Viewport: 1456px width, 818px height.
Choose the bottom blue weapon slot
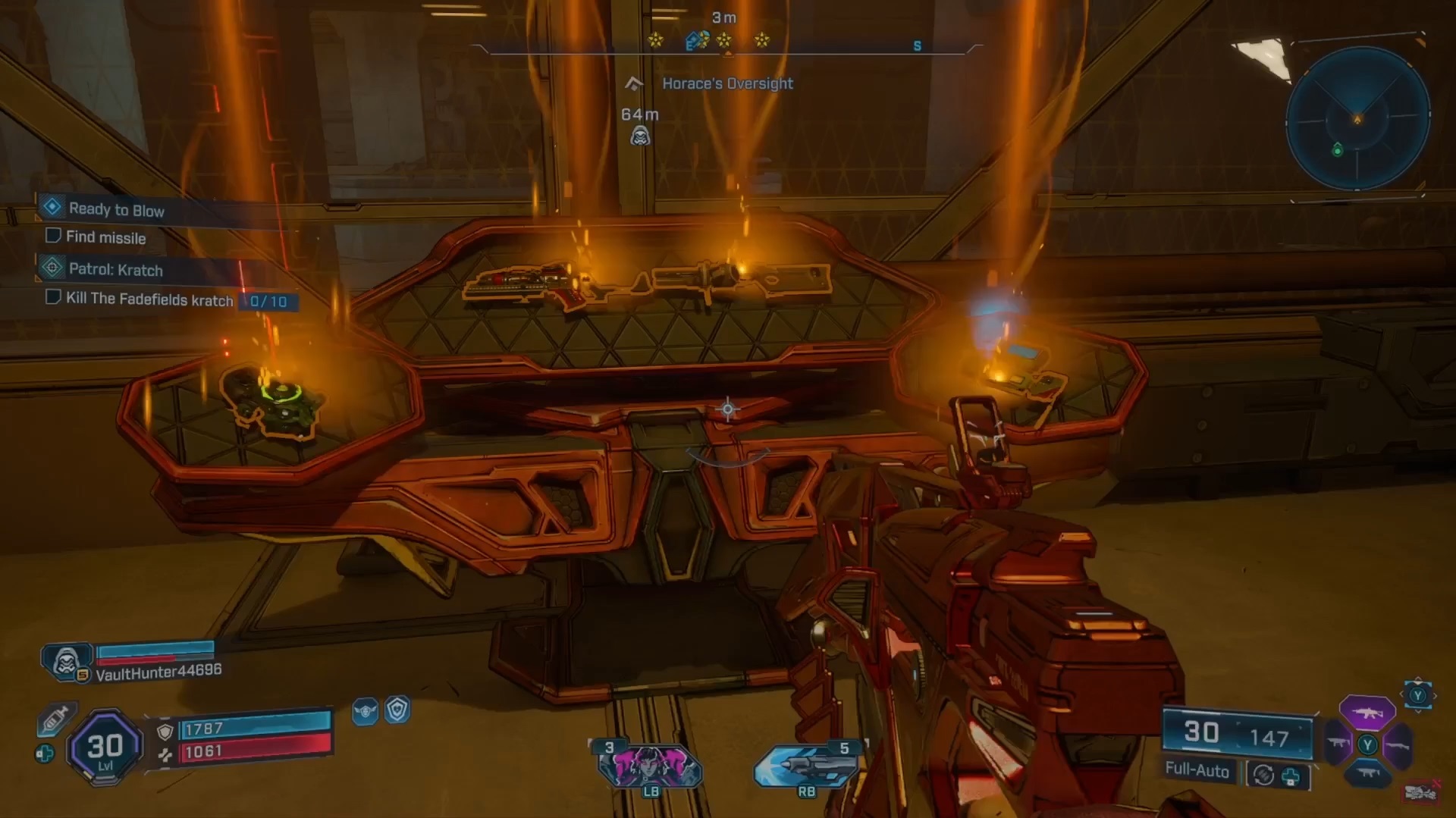tap(1367, 773)
